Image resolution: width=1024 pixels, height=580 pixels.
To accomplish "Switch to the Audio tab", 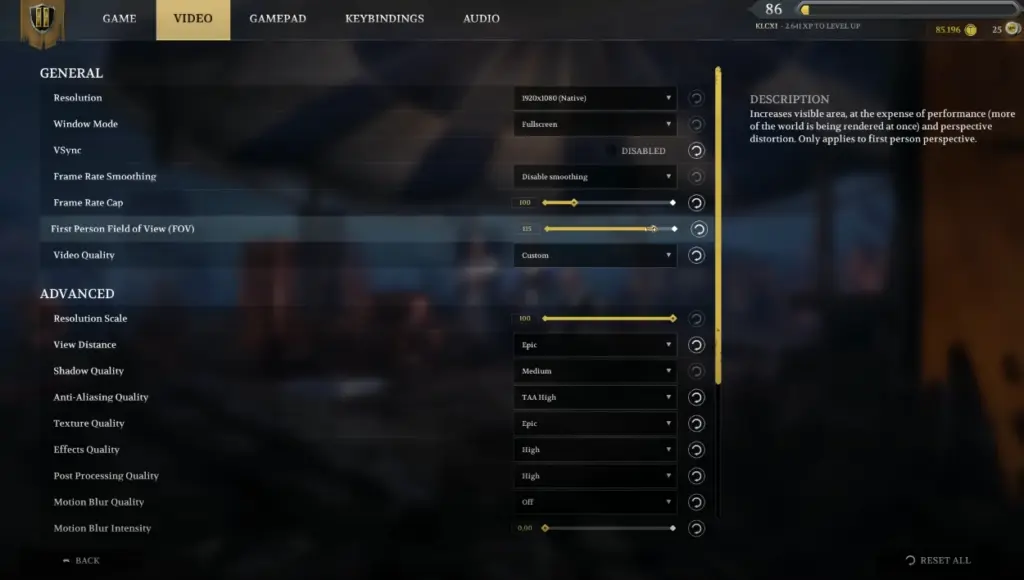I will click(x=481, y=19).
